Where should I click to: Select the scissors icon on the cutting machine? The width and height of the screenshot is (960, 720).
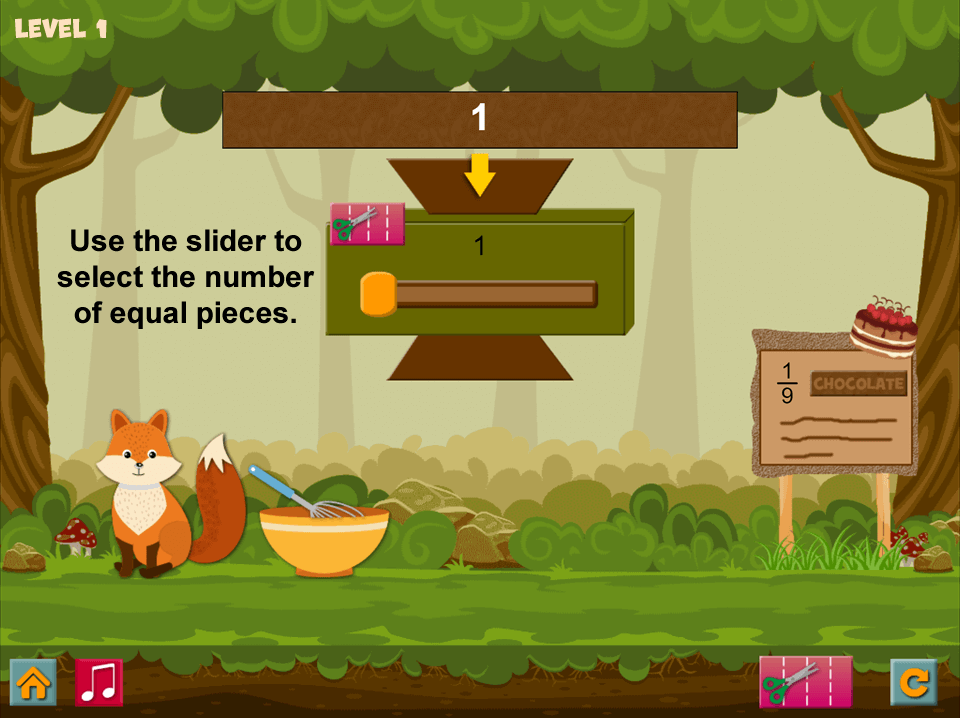pyautogui.click(x=367, y=224)
